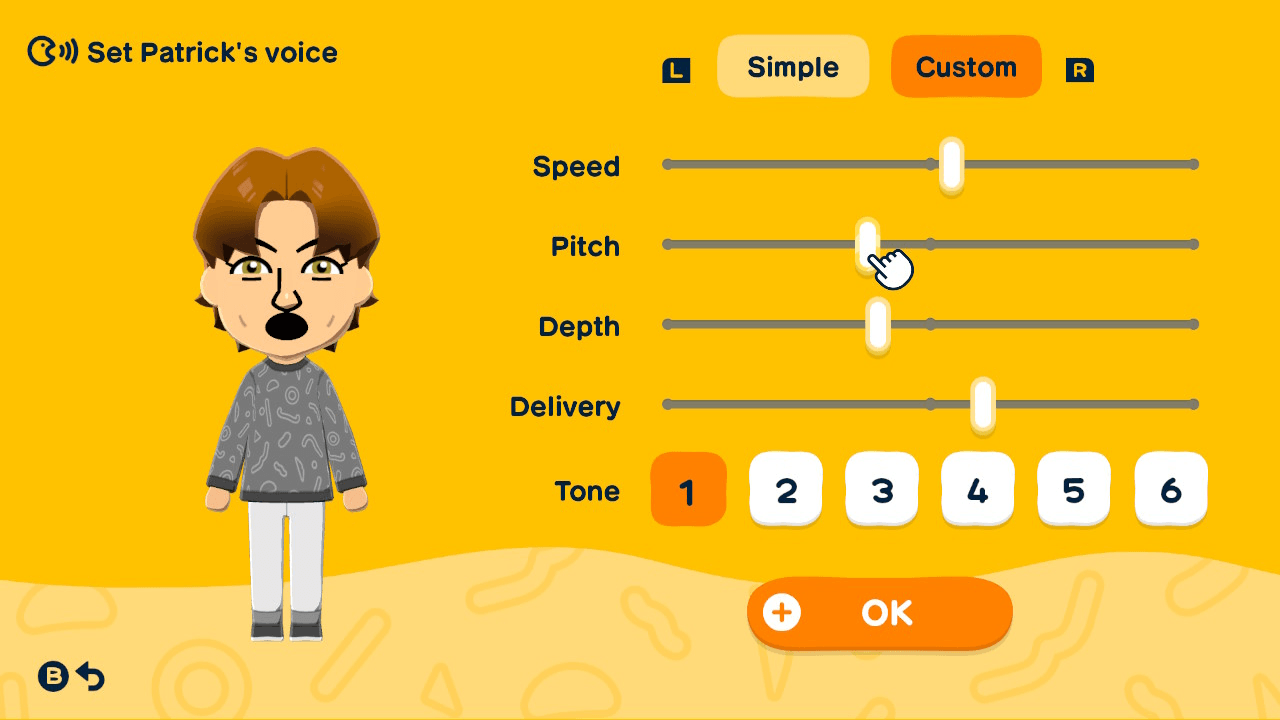The image size is (1280, 720).
Task: Select Tone option 6
Action: pyautogui.click(x=1170, y=489)
